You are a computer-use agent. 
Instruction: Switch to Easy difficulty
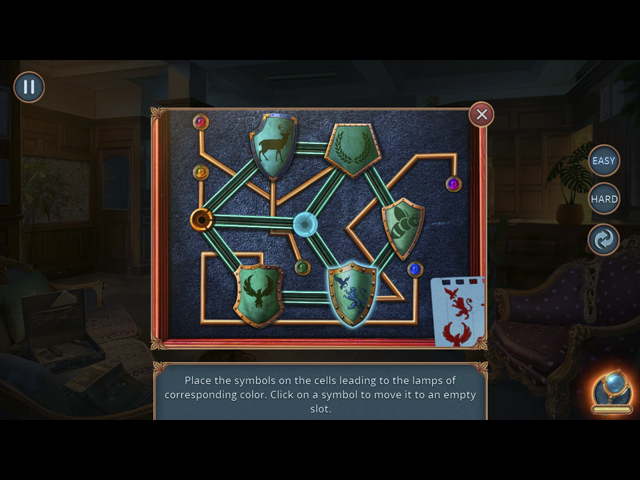pyautogui.click(x=603, y=160)
